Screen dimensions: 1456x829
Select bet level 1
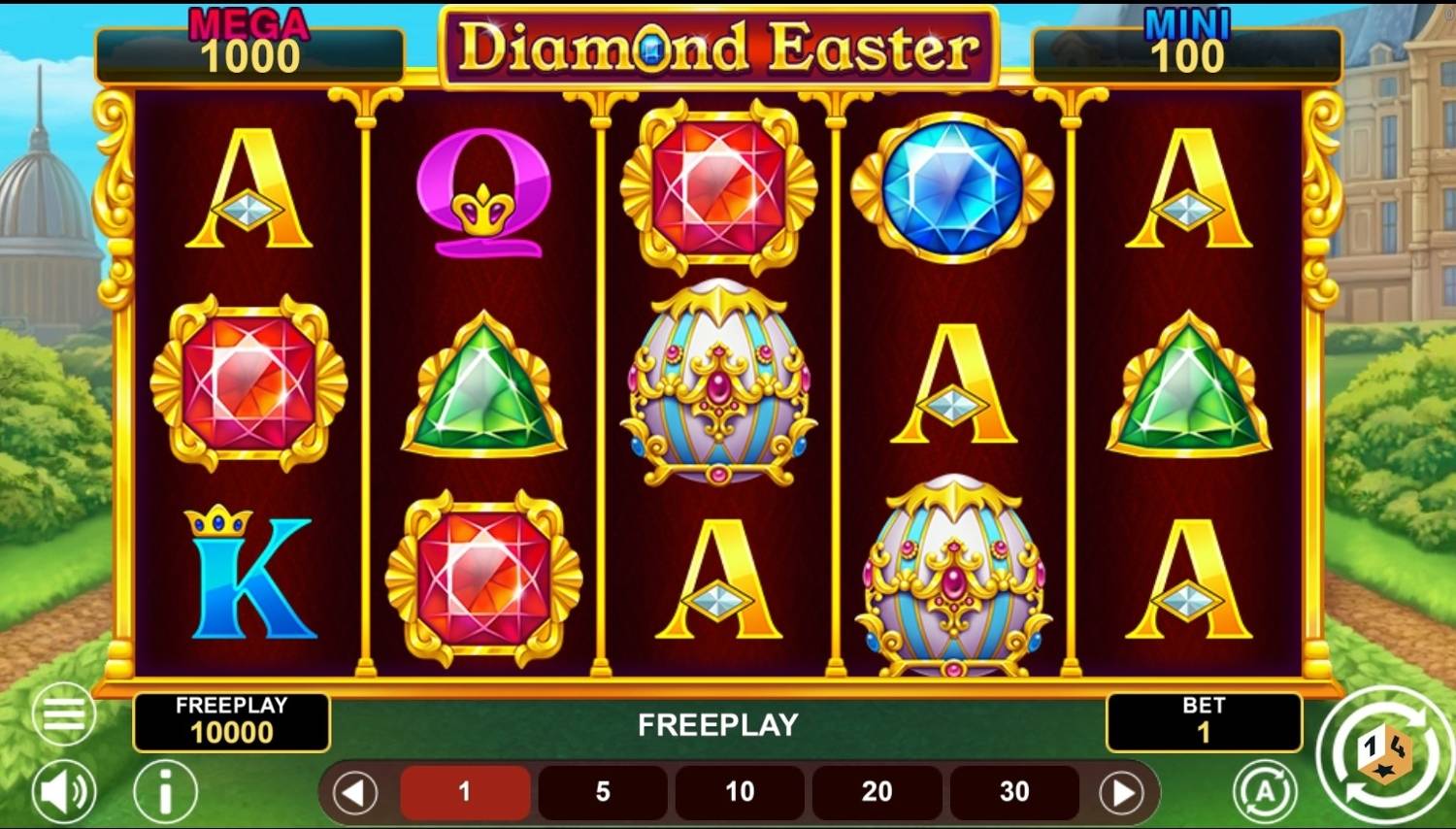tap(464, 791)
